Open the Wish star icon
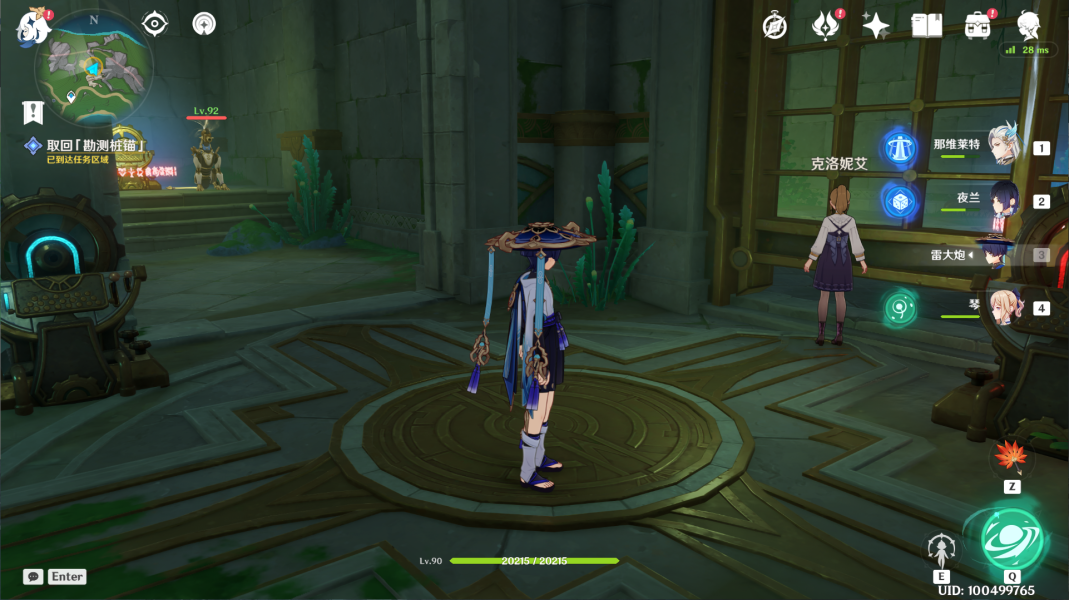1069x600 pixels. coord(876,26)
